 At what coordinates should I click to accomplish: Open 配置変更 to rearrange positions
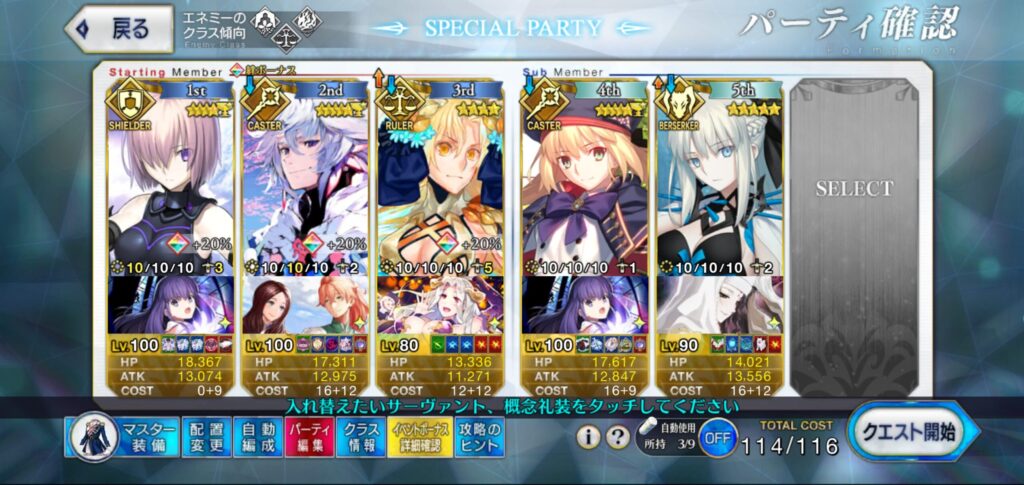(207, 437)
